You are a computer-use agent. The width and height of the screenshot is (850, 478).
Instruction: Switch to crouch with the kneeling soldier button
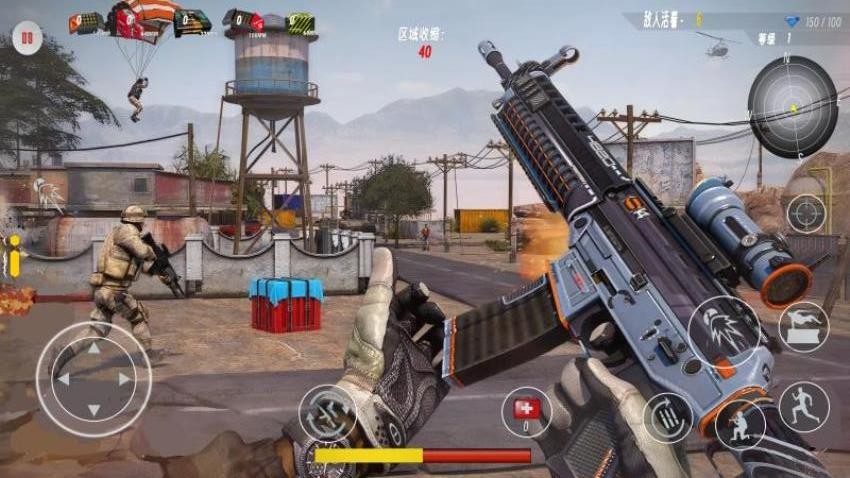click(740, 424)
